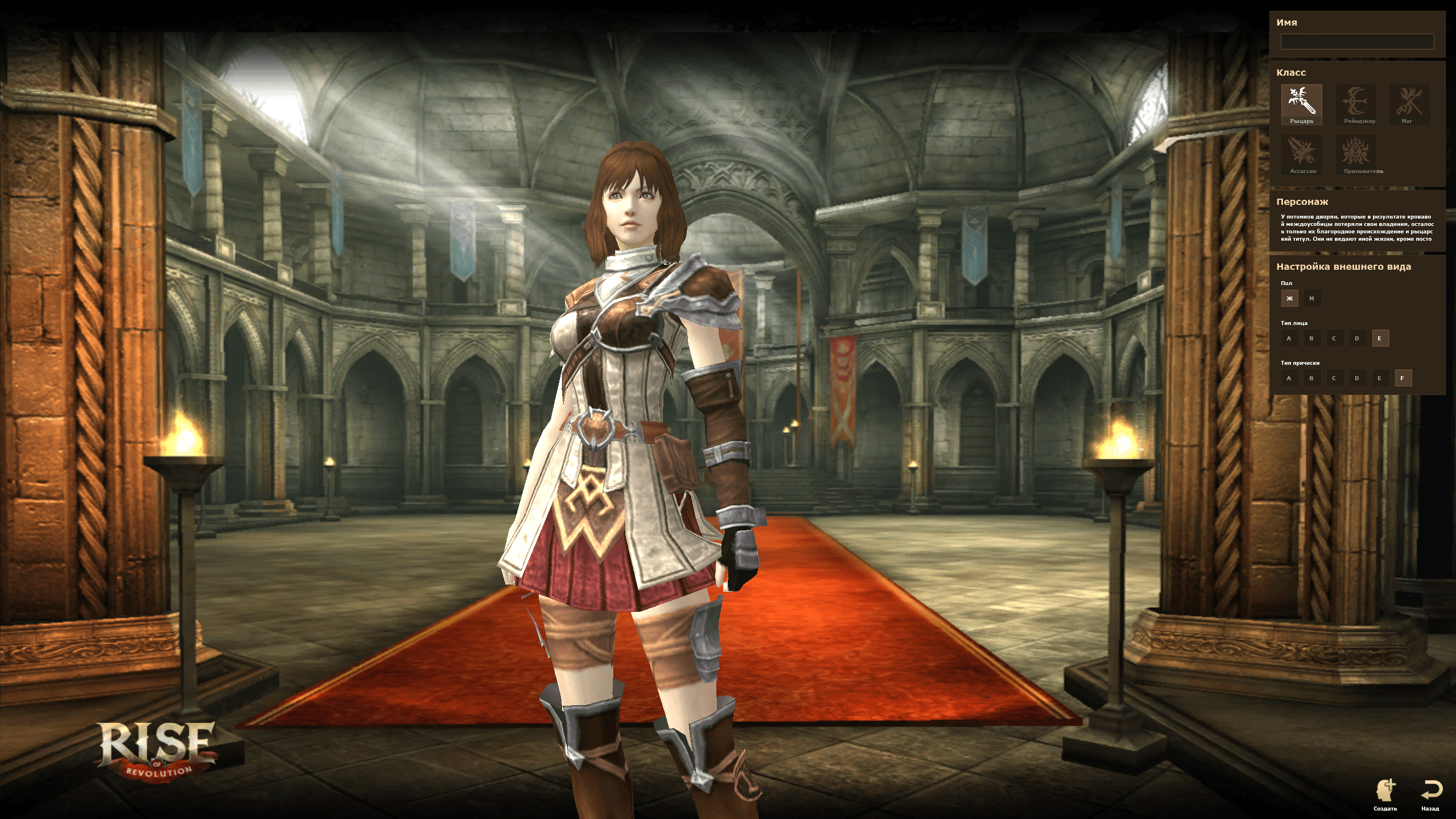Choose hairstyle A under Тип прически
Viewport: 1456px width, 819px height.
1289,378
